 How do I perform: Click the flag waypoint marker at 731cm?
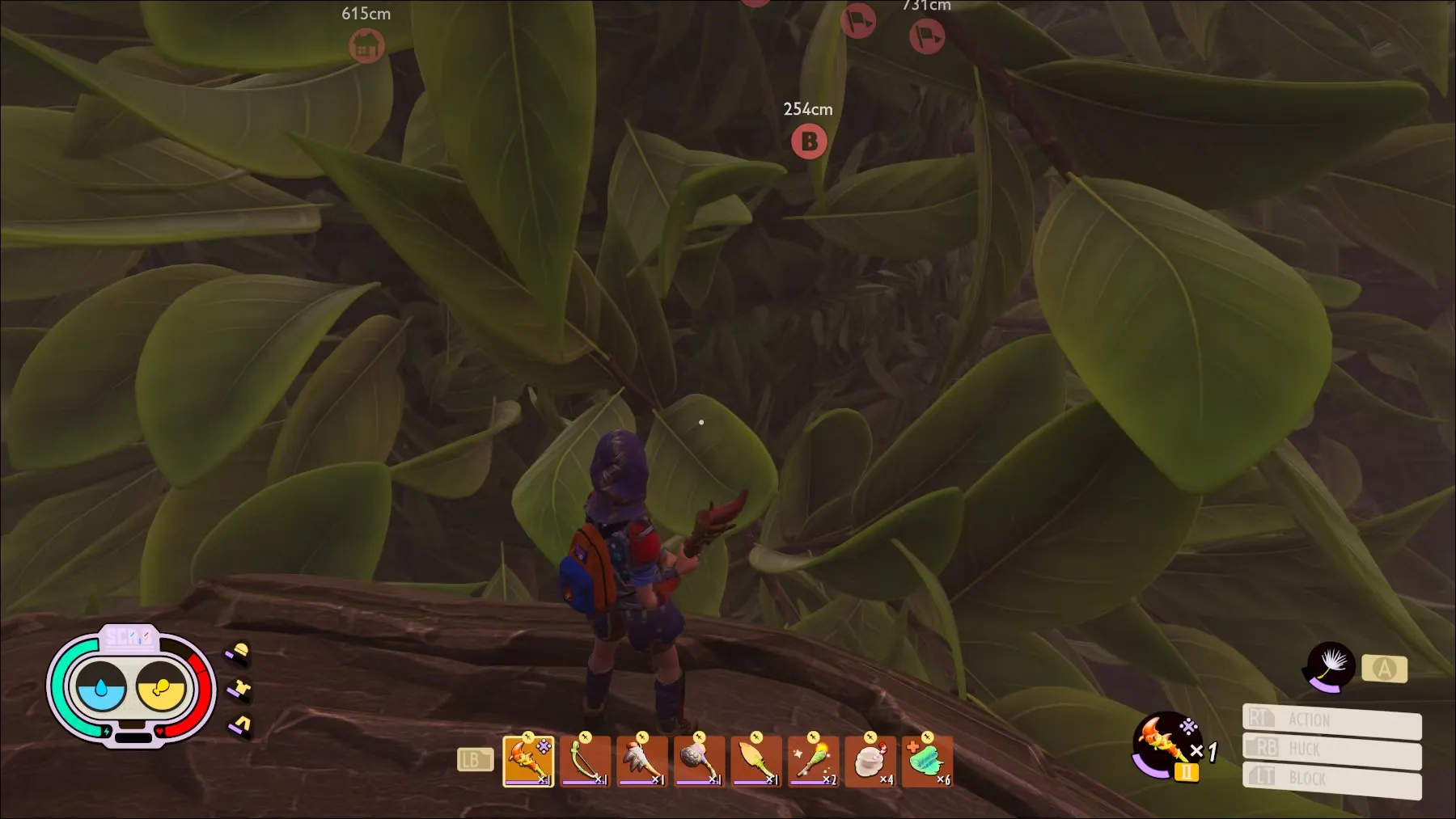click(926, 36)
